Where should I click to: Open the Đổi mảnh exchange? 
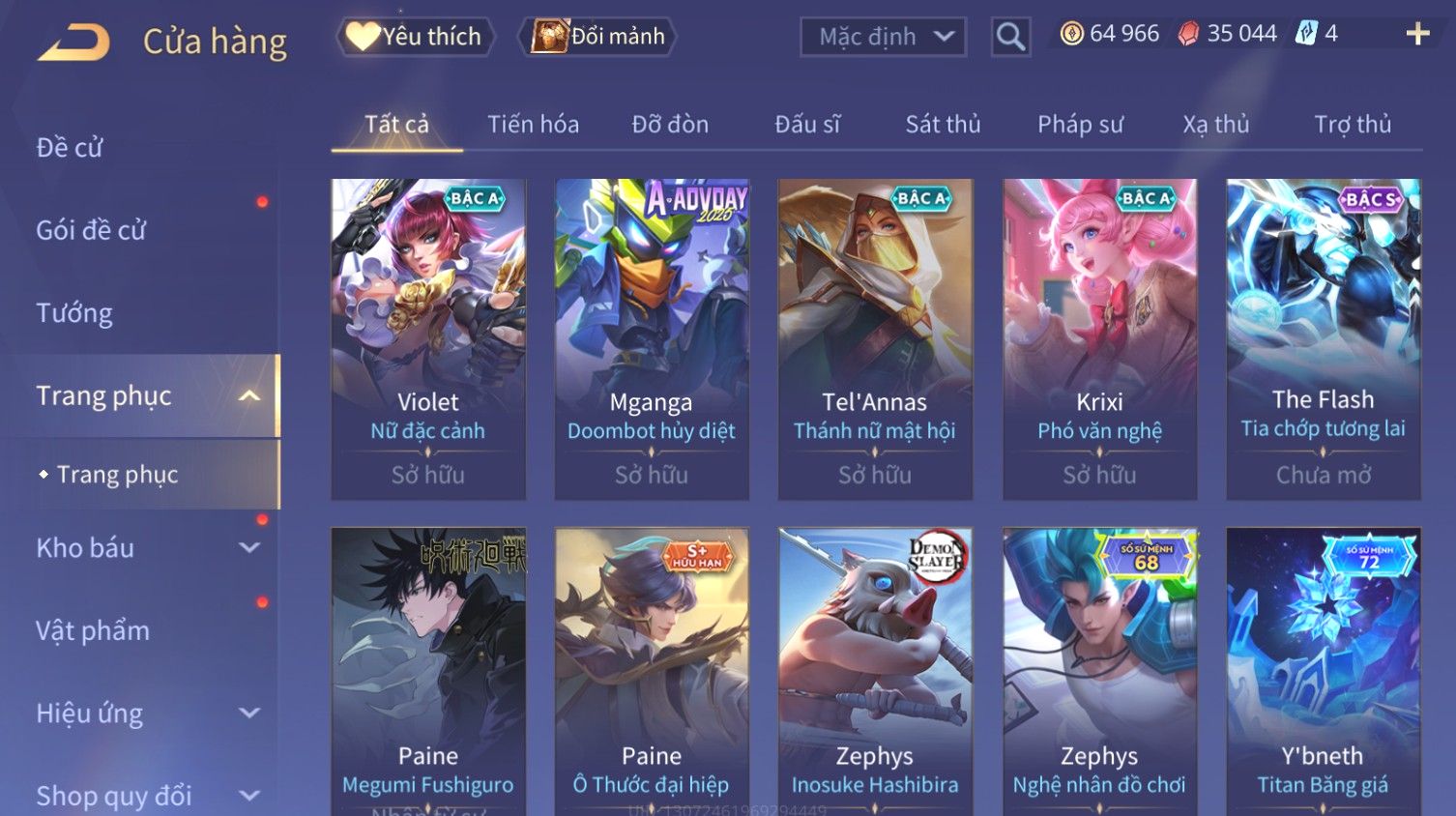coord(598,37)
